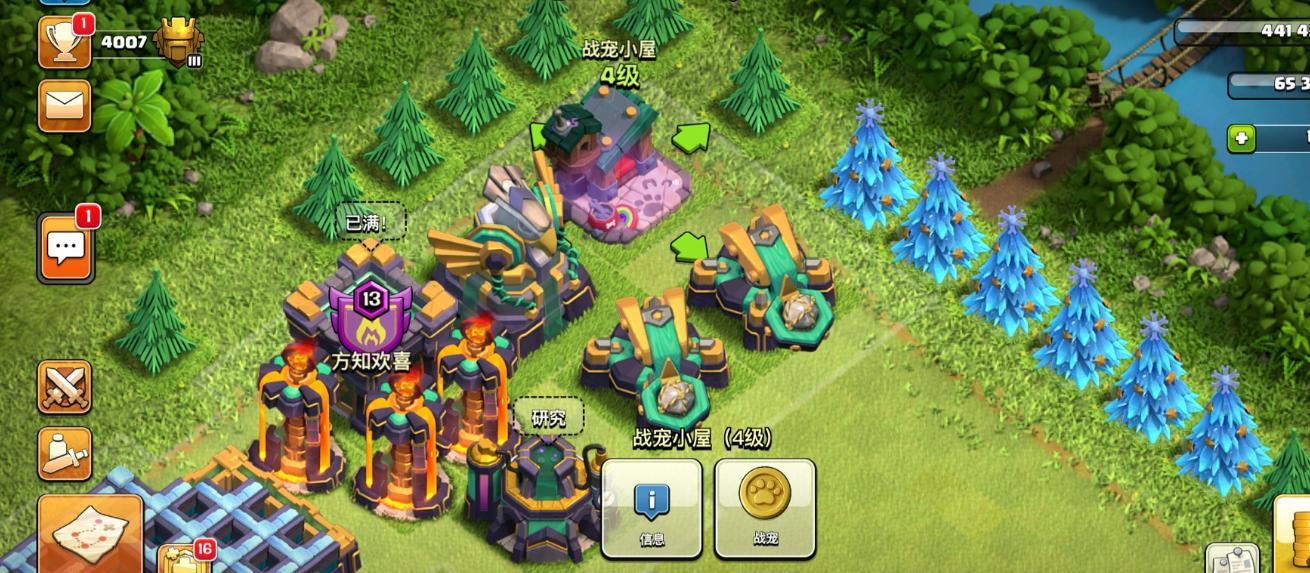Open the trophy league profile icon
The width and height of the screenshot is (1310, 573).
[x=64, y=43]
